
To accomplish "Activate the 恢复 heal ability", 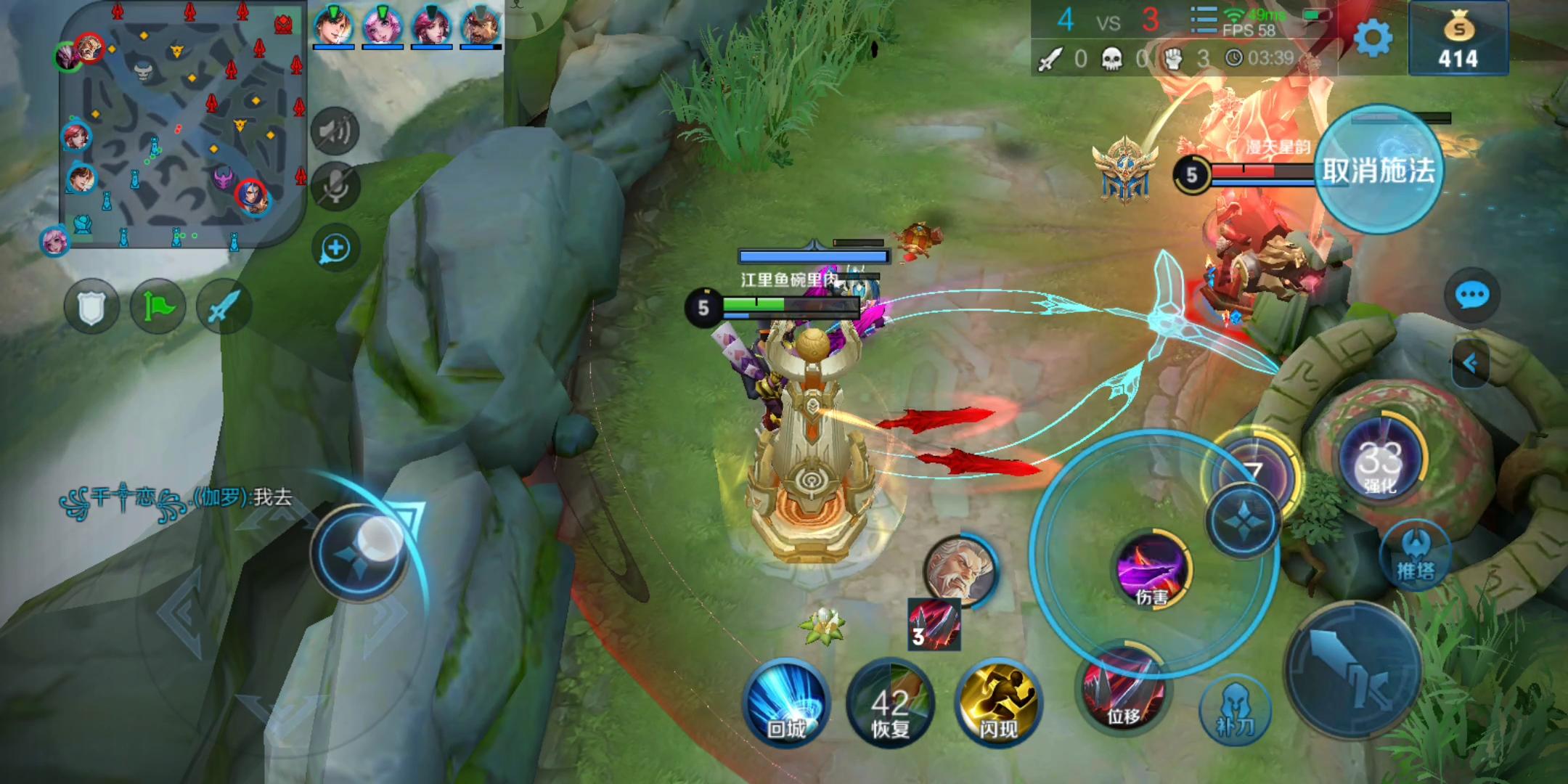I will [x=890, y=703].
